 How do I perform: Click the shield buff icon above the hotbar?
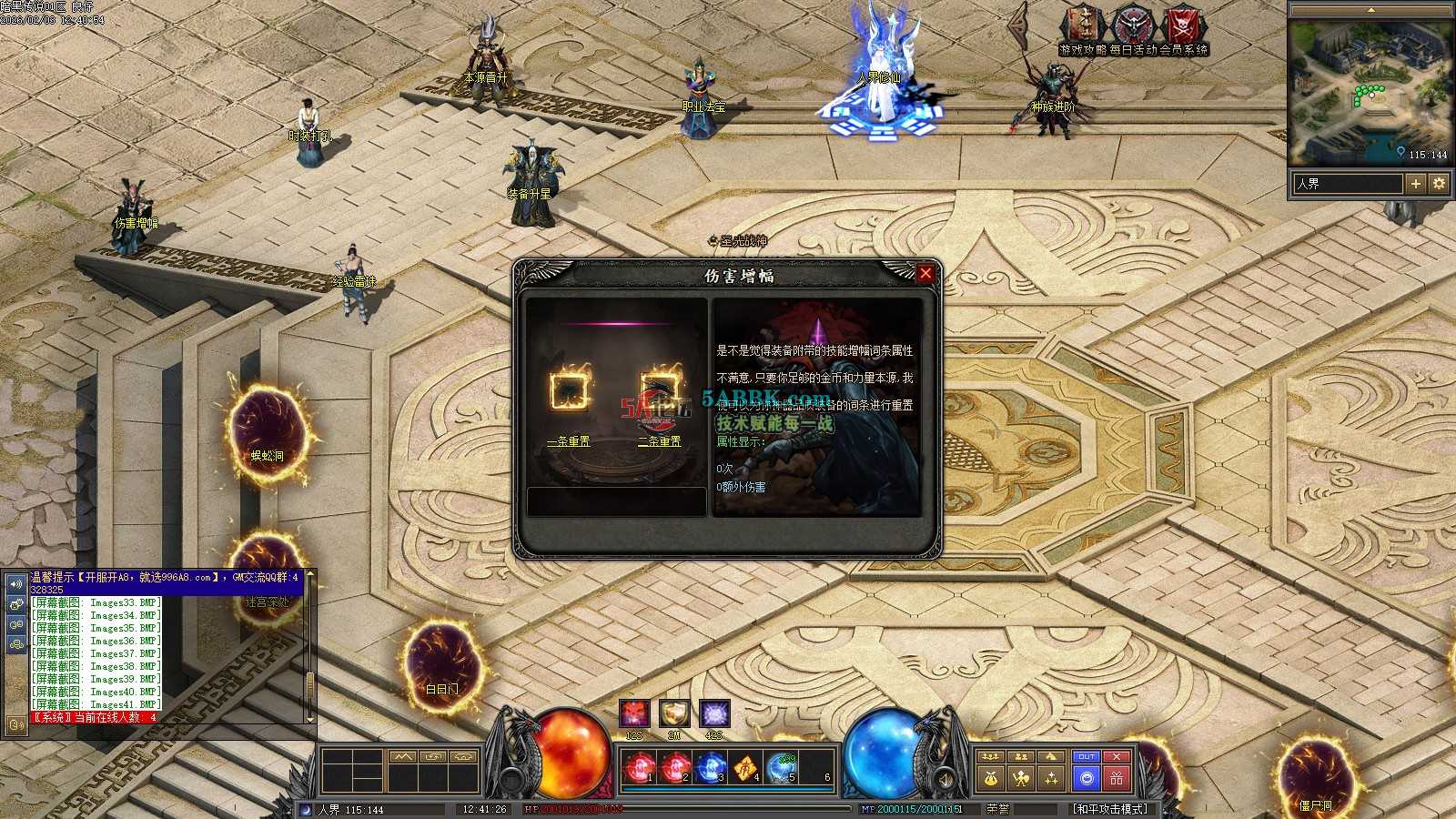pos(674,713)
